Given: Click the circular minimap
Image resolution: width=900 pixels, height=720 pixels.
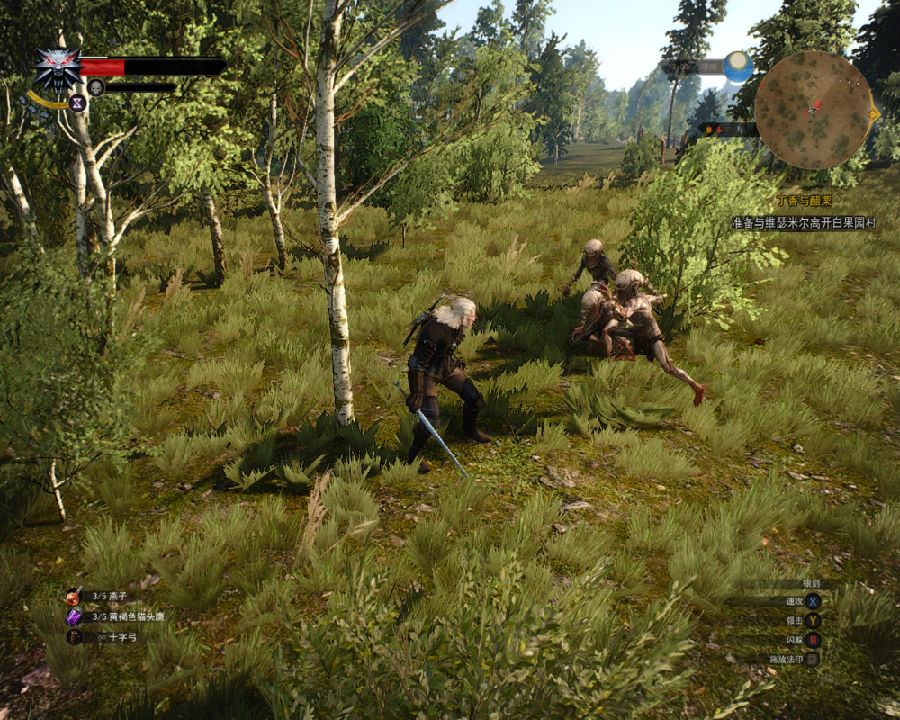Looking at the screenshot, I should (813, 110).
